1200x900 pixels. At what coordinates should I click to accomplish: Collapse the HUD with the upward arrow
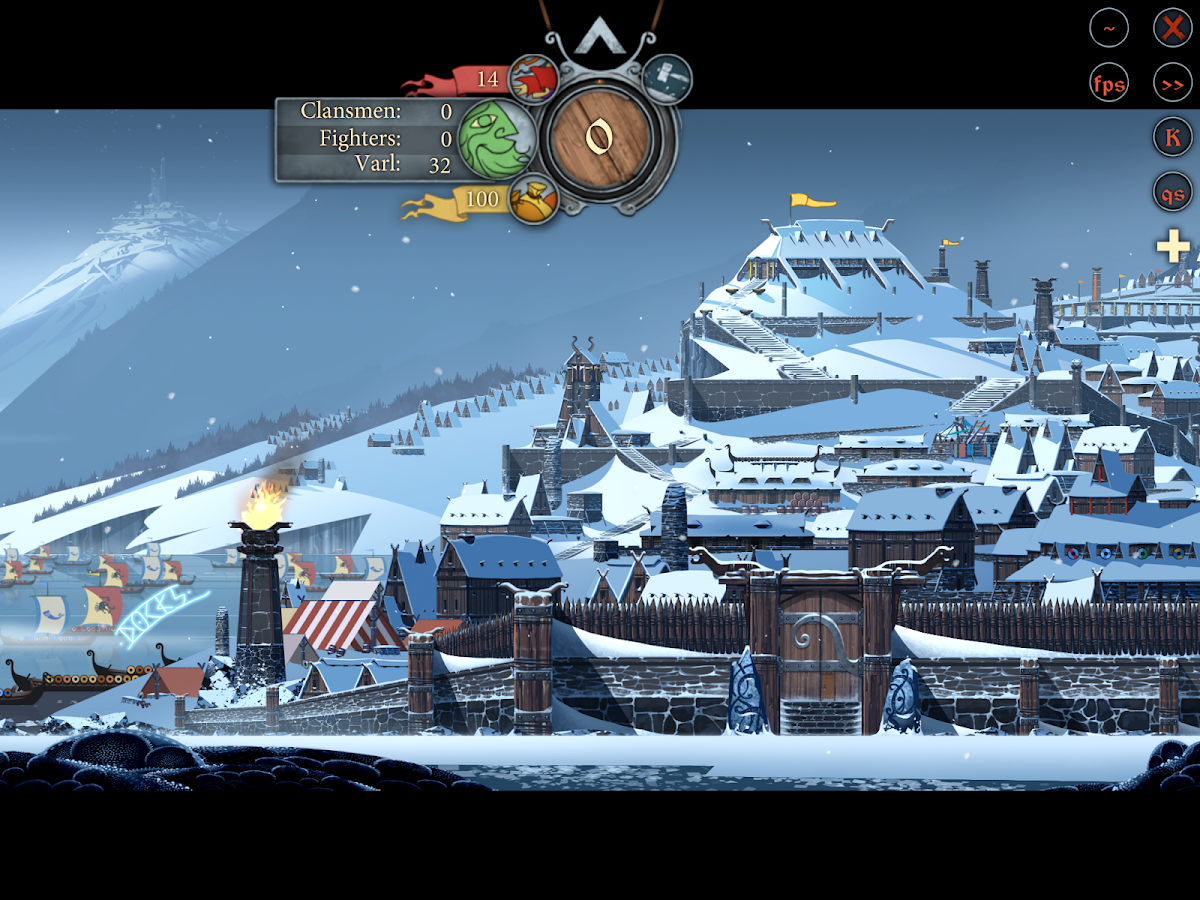click(x=600, y=38)
